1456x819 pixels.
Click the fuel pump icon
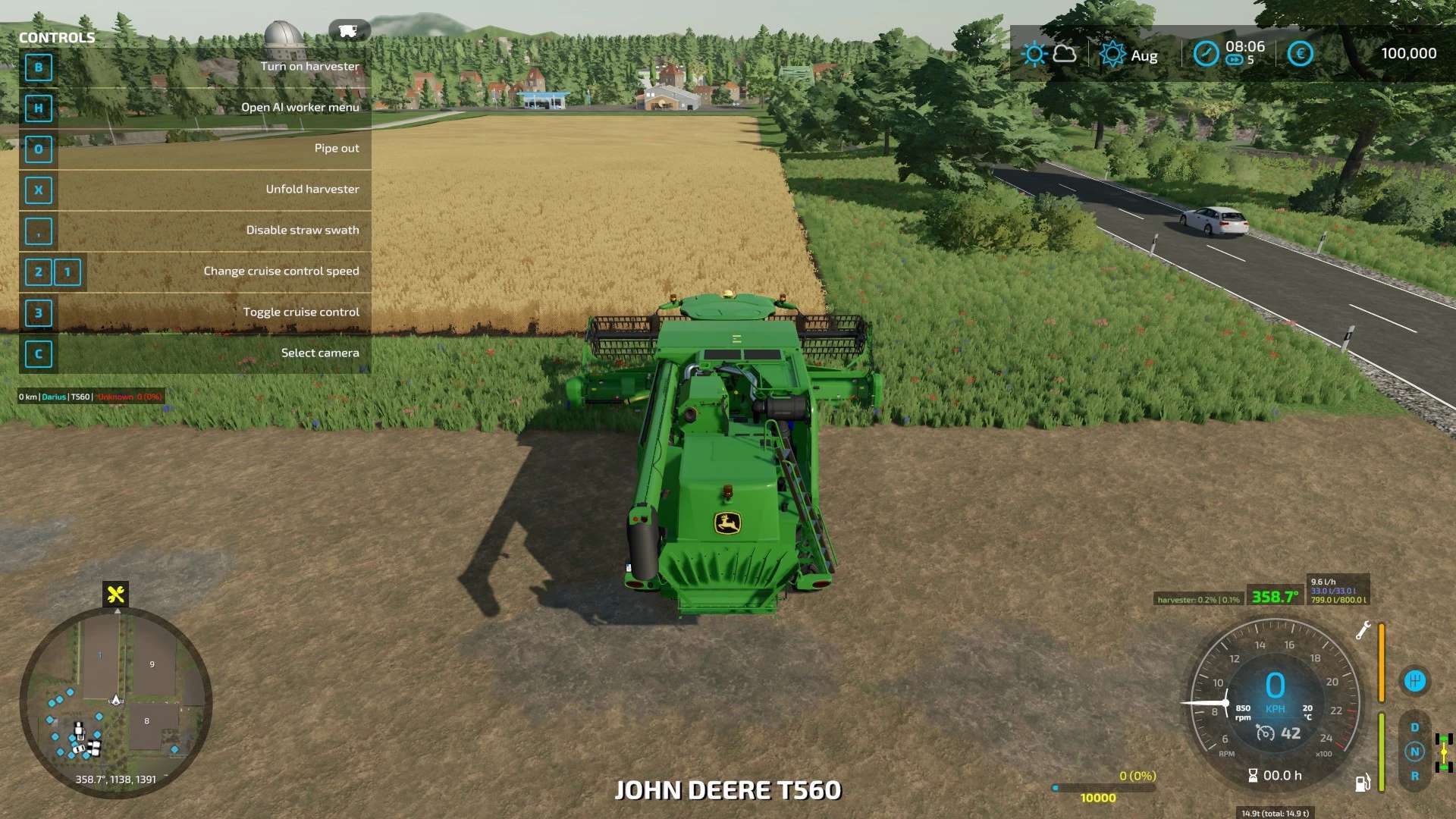point(1362,783)
